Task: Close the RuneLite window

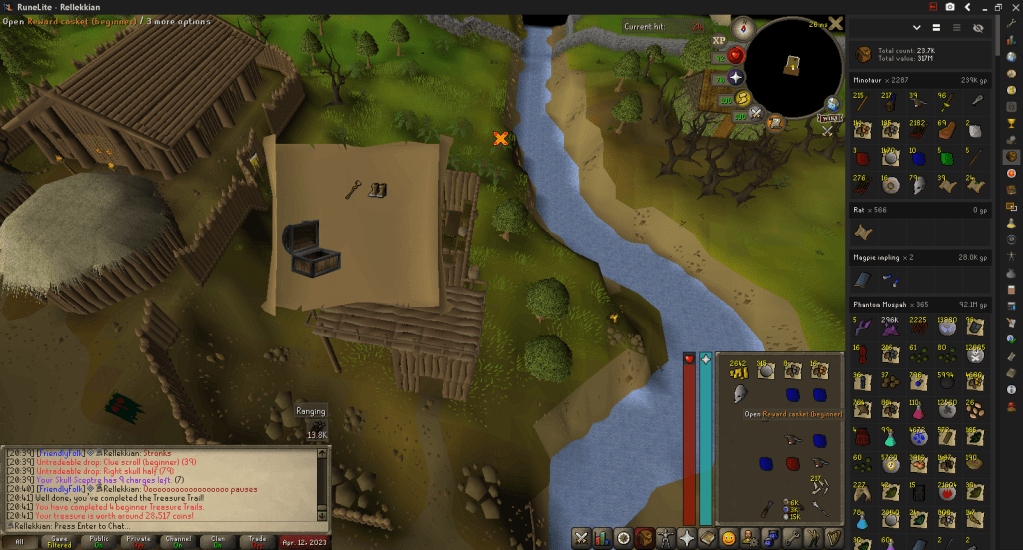Action: pyautogui.click(x=1013, y=7)
